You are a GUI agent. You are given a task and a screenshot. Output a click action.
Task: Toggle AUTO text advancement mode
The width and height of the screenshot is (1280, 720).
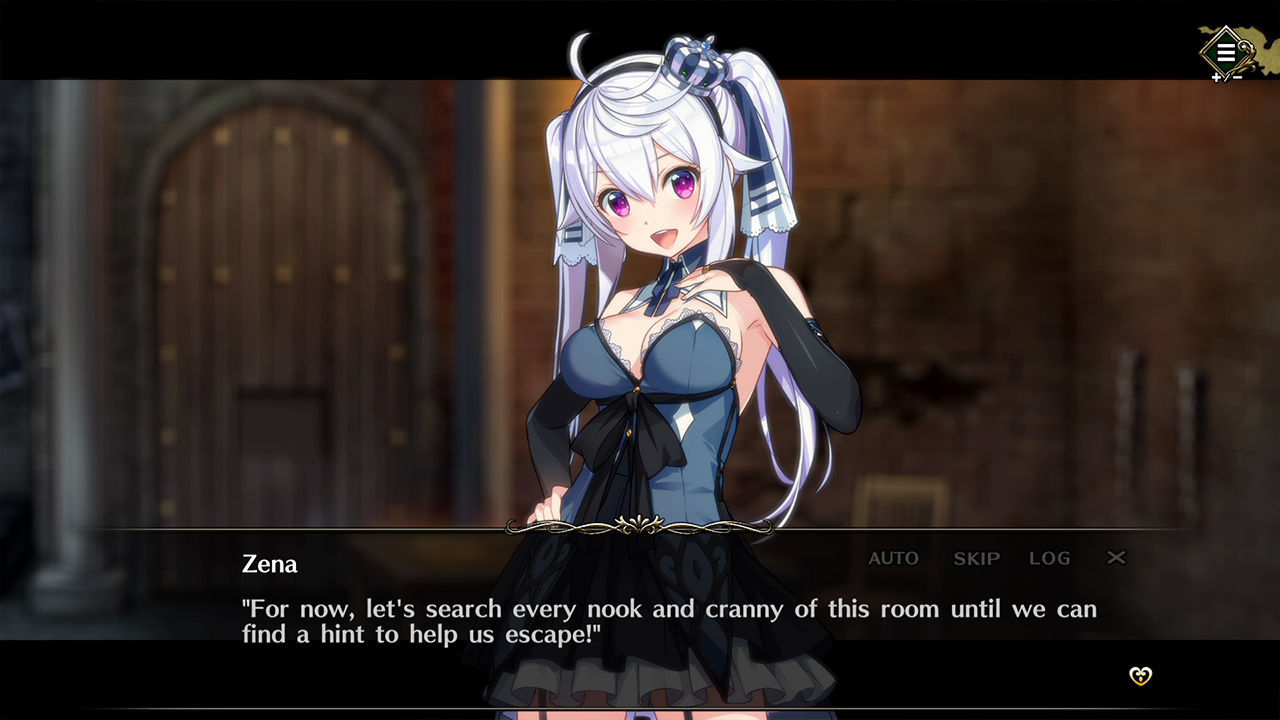click(892, 558)
